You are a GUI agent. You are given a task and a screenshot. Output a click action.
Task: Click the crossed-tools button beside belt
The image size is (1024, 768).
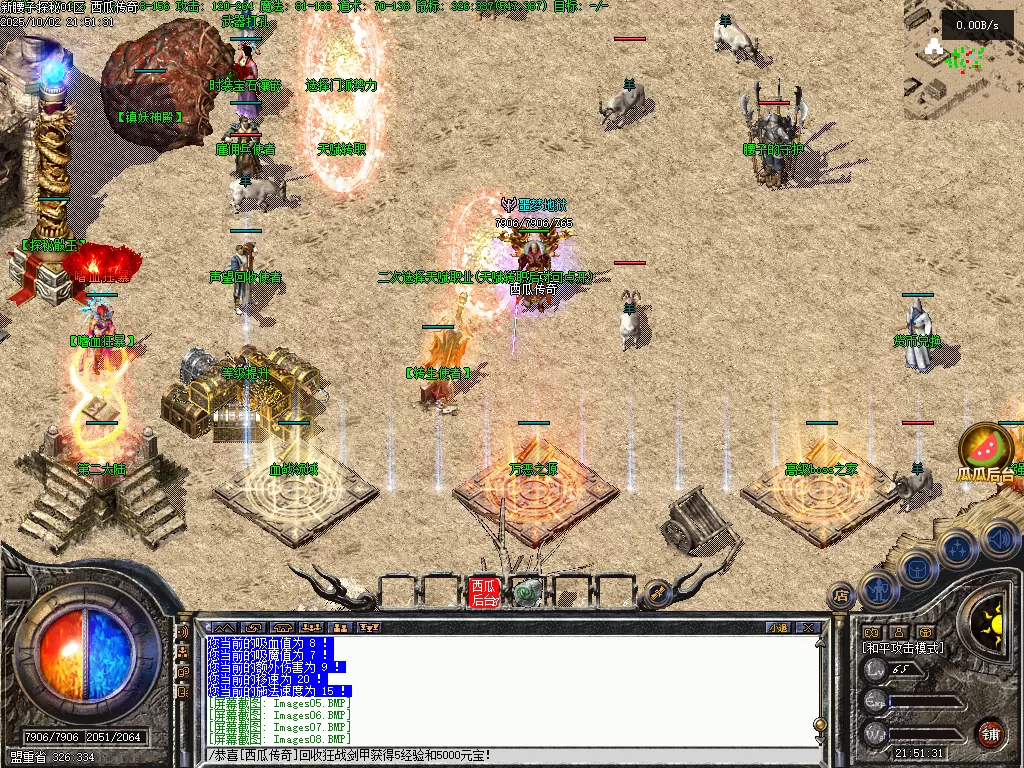click(x=656, y=592)
